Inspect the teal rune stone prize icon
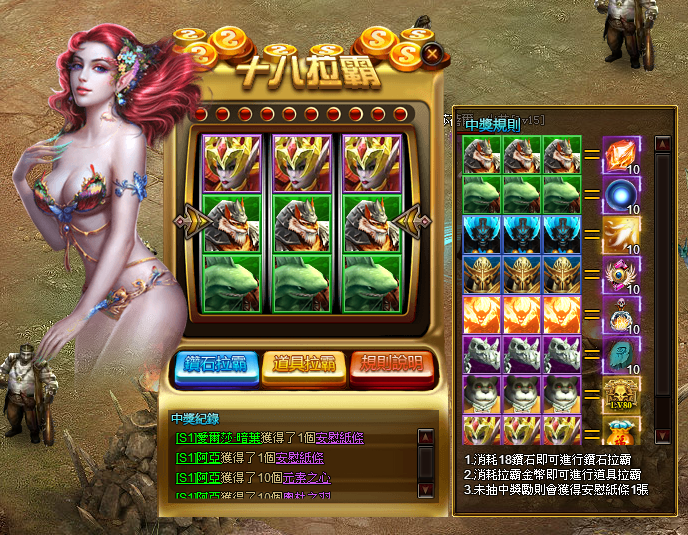The image size is (688, 535). [620, 353]
